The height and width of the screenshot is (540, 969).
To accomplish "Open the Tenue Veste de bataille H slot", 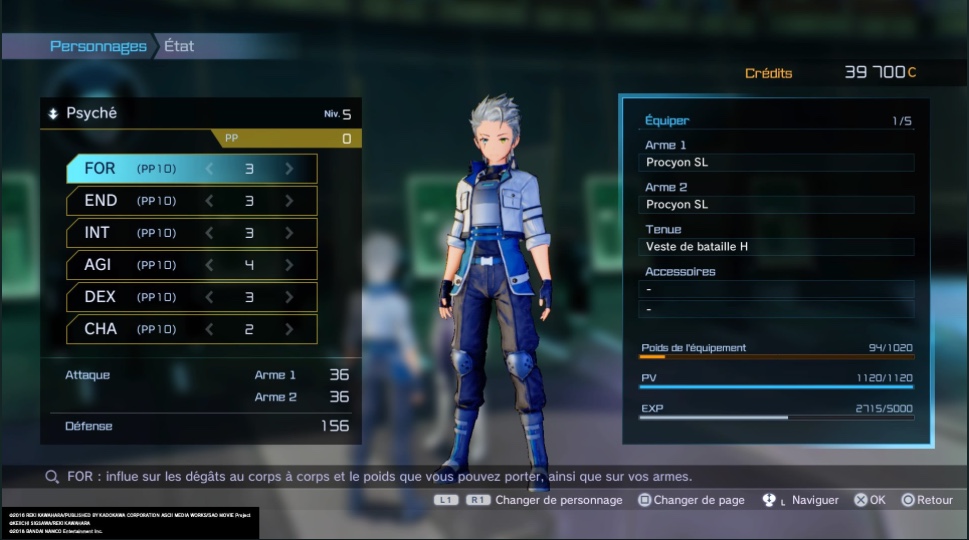I will 776,247.
